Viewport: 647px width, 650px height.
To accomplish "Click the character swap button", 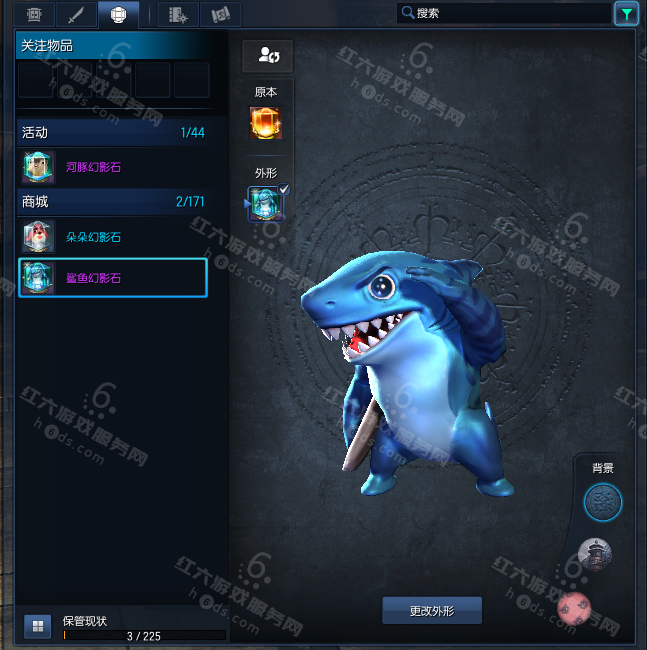I will coord(267,56).
